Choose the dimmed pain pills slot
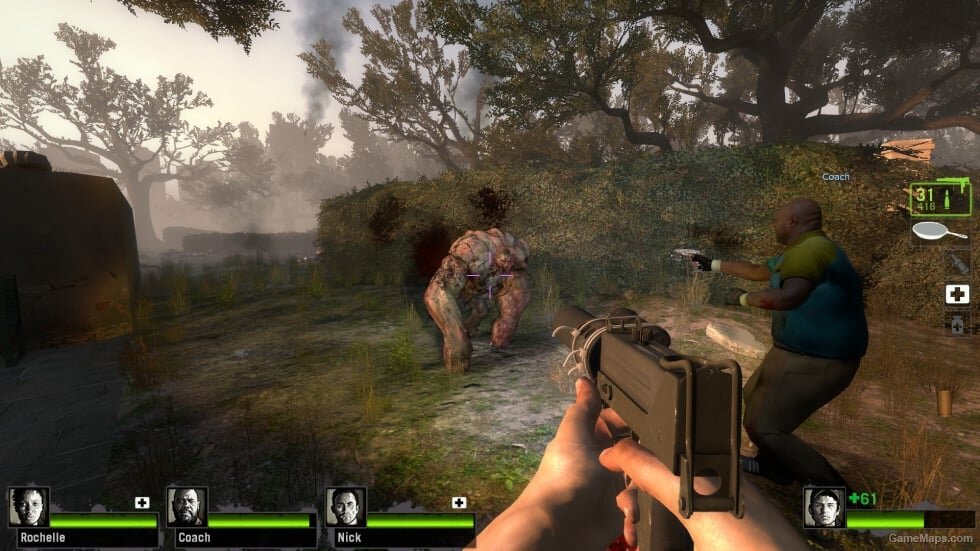This screenshot has width=980, height=551. tap(957, 324)
